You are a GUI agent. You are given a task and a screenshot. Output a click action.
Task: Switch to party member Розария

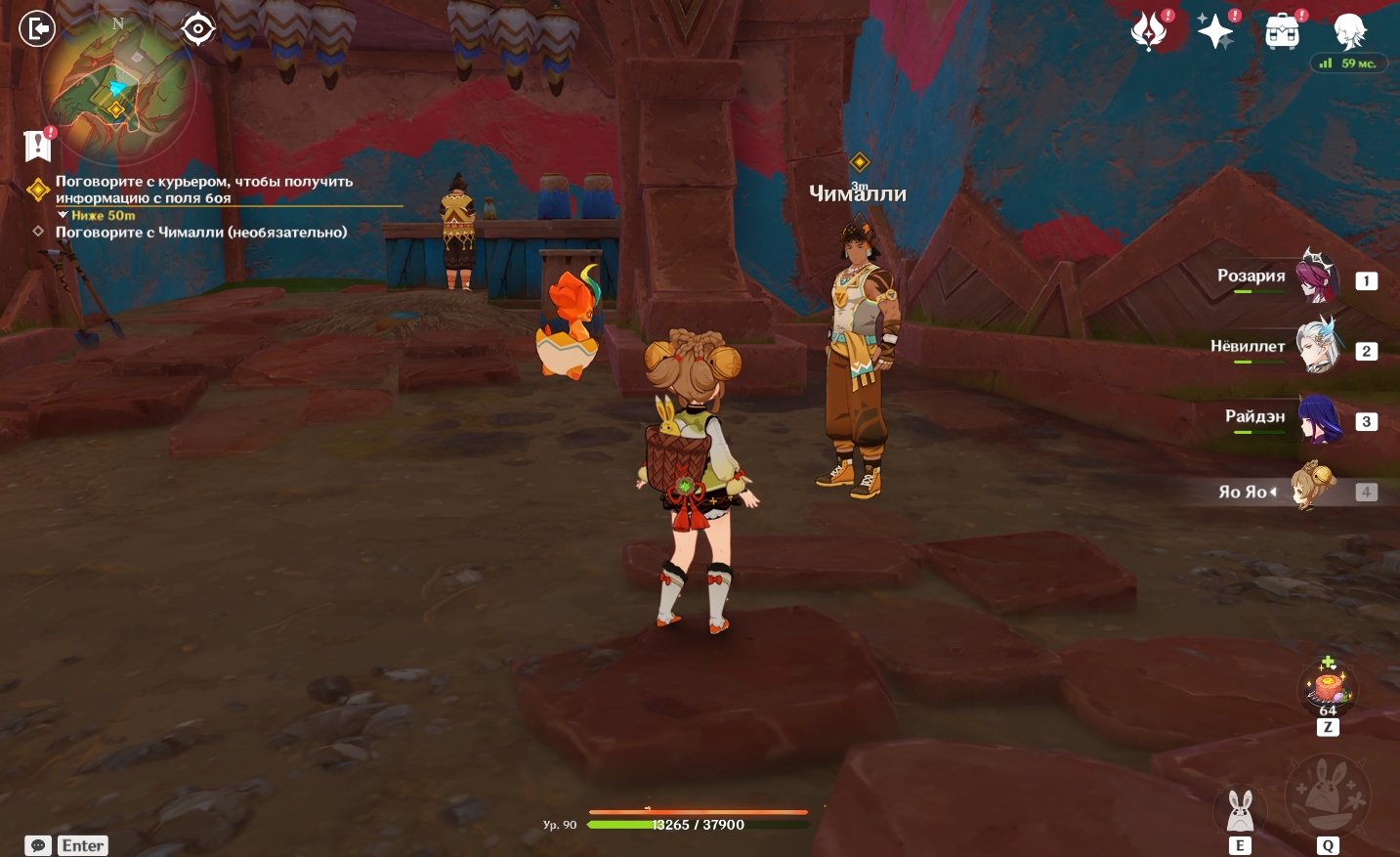1316,278
